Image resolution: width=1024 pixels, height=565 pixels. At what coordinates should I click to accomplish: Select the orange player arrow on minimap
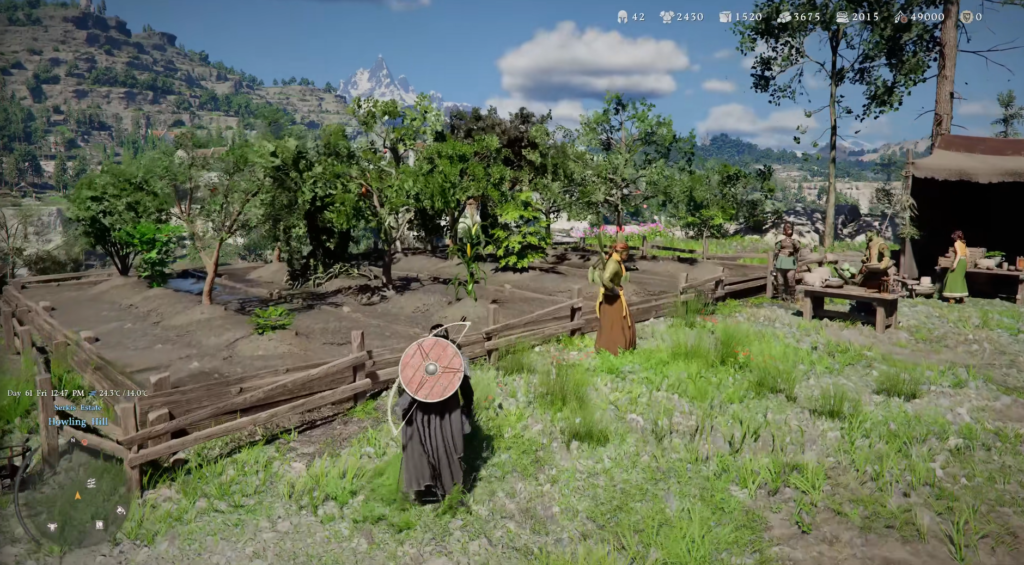(77, 495)
